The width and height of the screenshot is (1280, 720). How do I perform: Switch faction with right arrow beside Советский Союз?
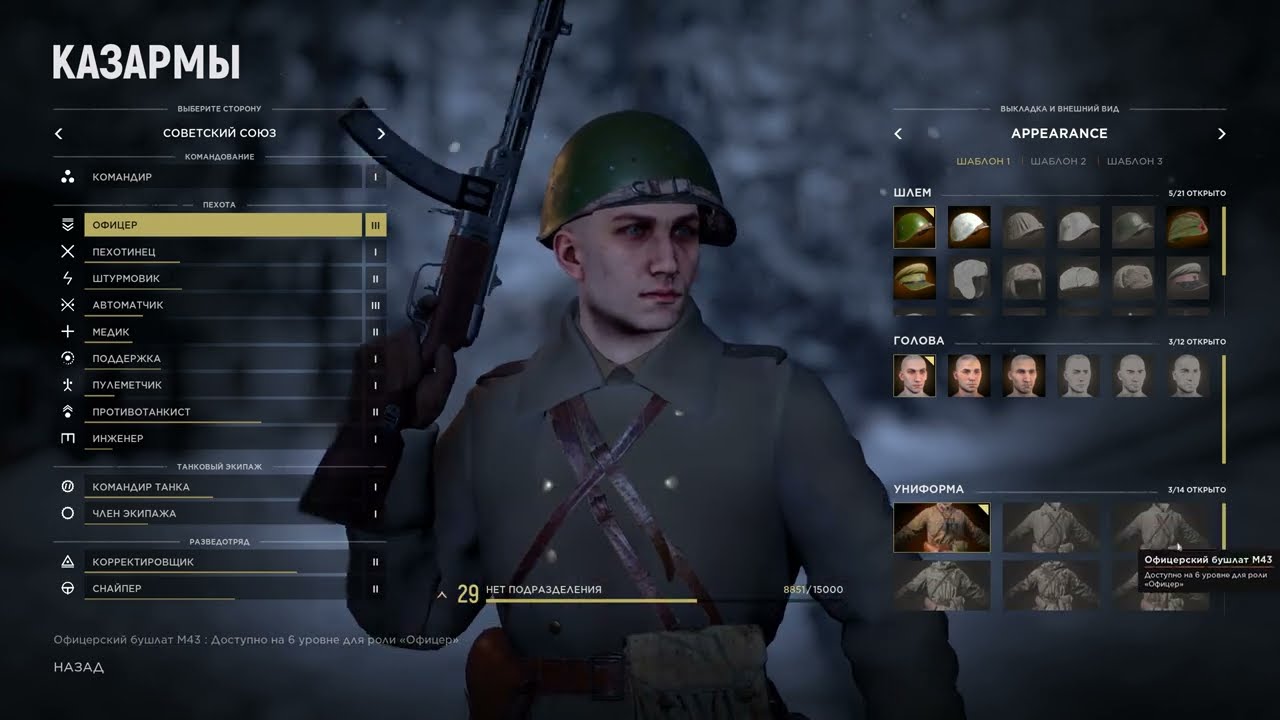(x=381, y=133)
